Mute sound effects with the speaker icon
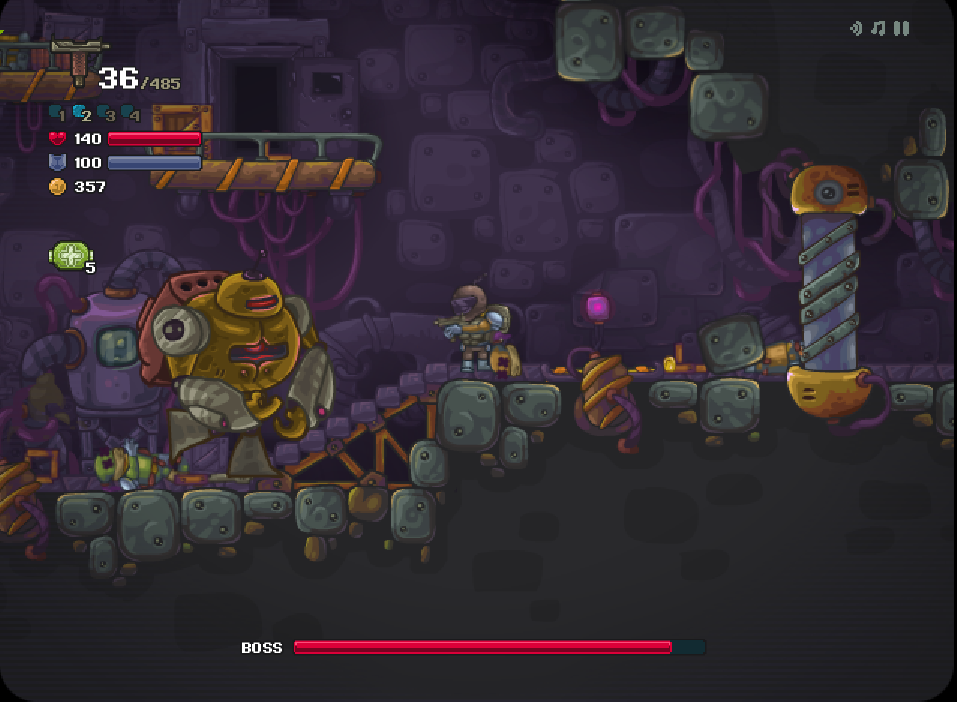The width and height of the screenshot is (957, 702). [856, 29]
